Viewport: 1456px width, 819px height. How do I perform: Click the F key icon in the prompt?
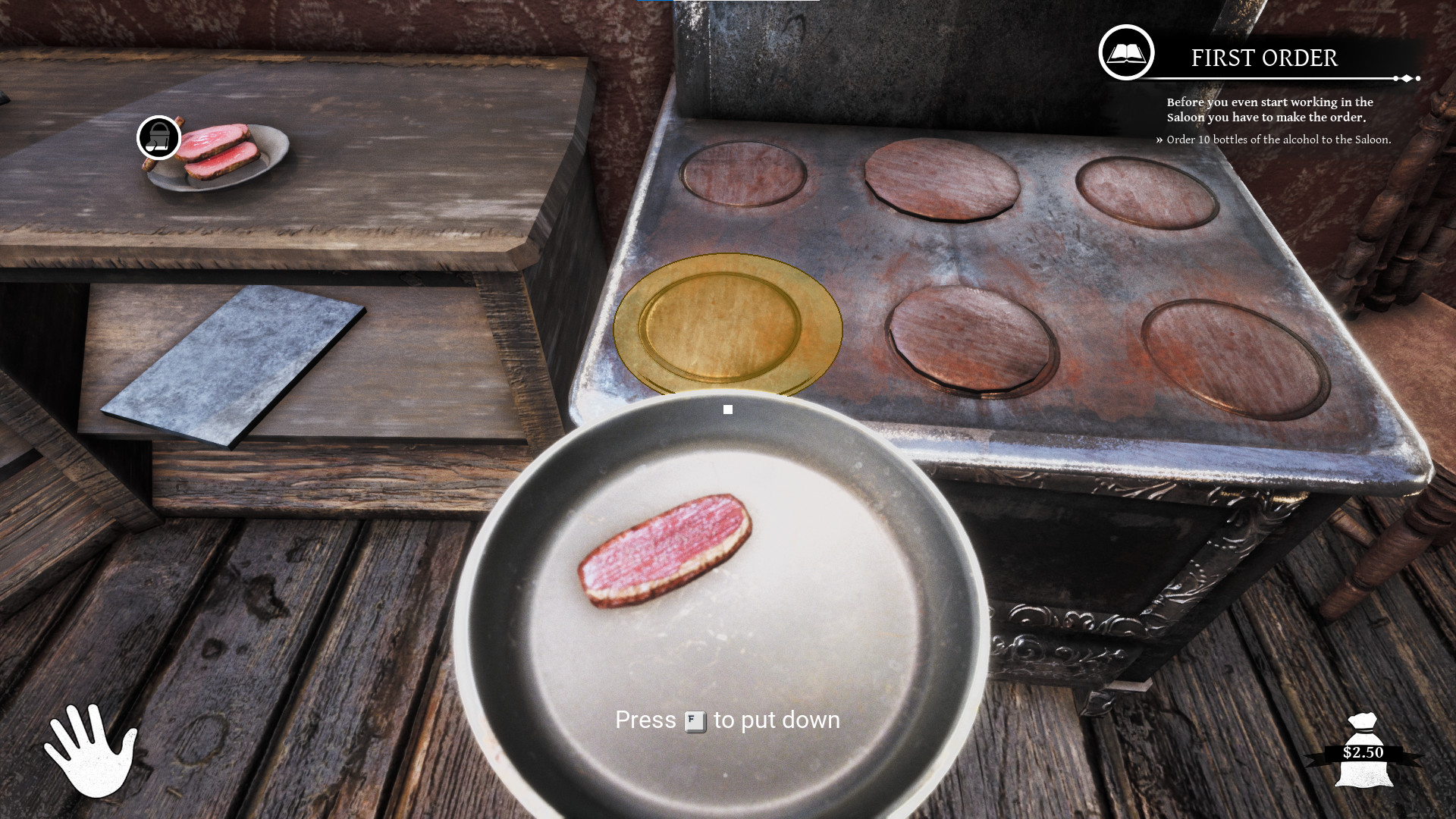(x=696, y=720)
